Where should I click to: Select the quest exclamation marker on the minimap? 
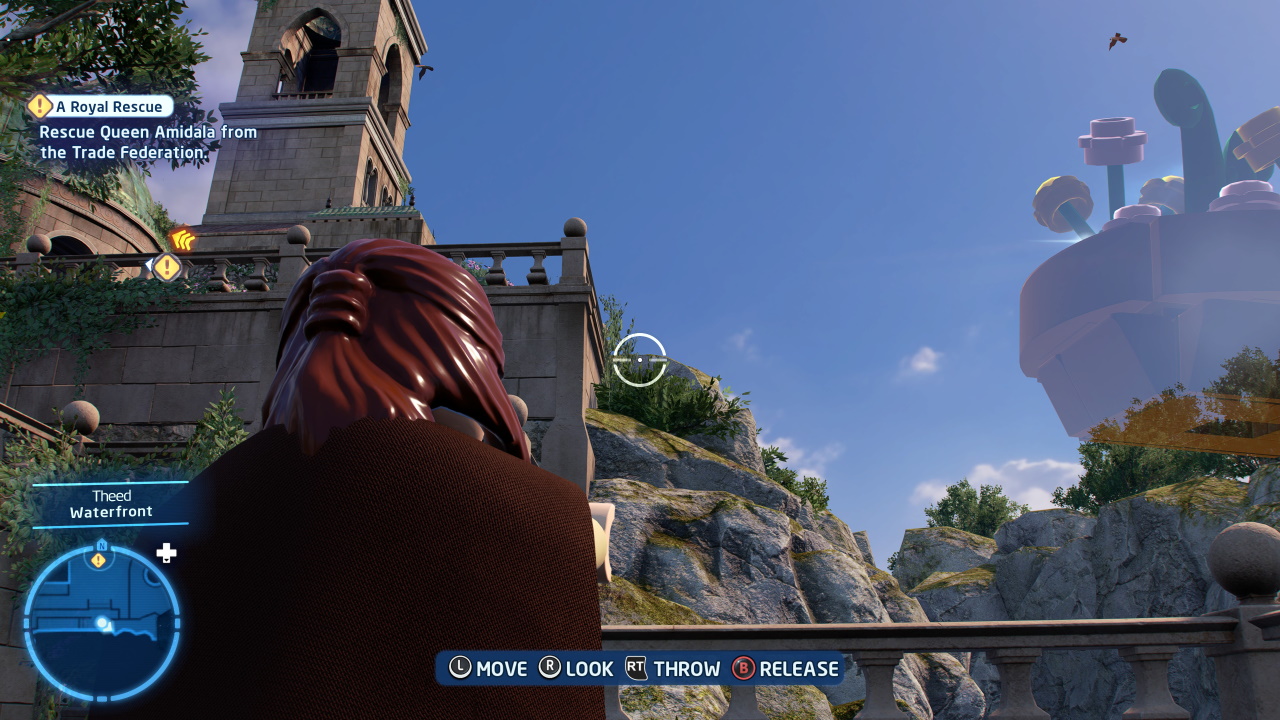point(98,560)
